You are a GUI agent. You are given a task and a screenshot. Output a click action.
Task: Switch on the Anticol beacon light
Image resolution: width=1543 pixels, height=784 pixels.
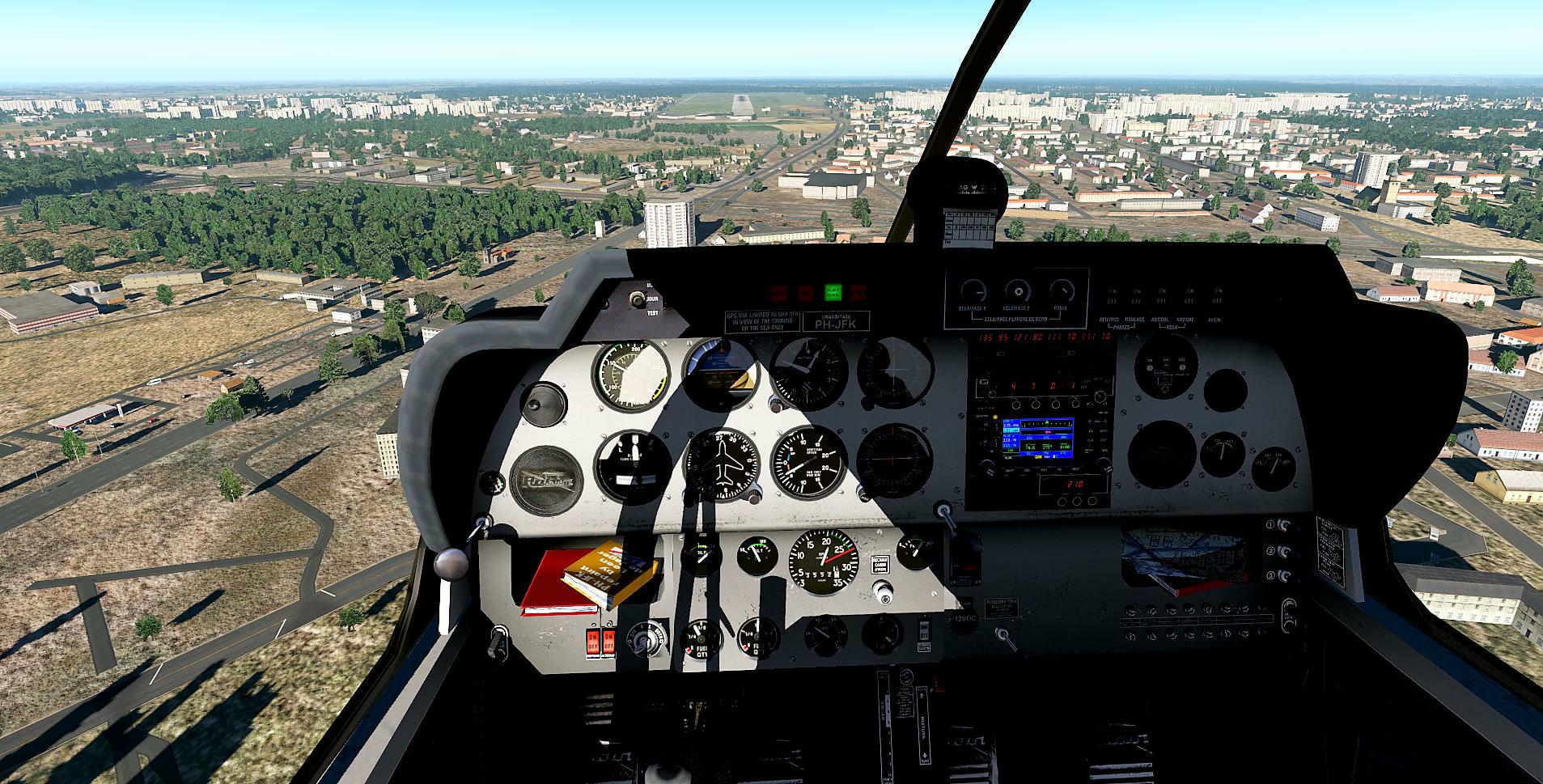point(1162,300)
